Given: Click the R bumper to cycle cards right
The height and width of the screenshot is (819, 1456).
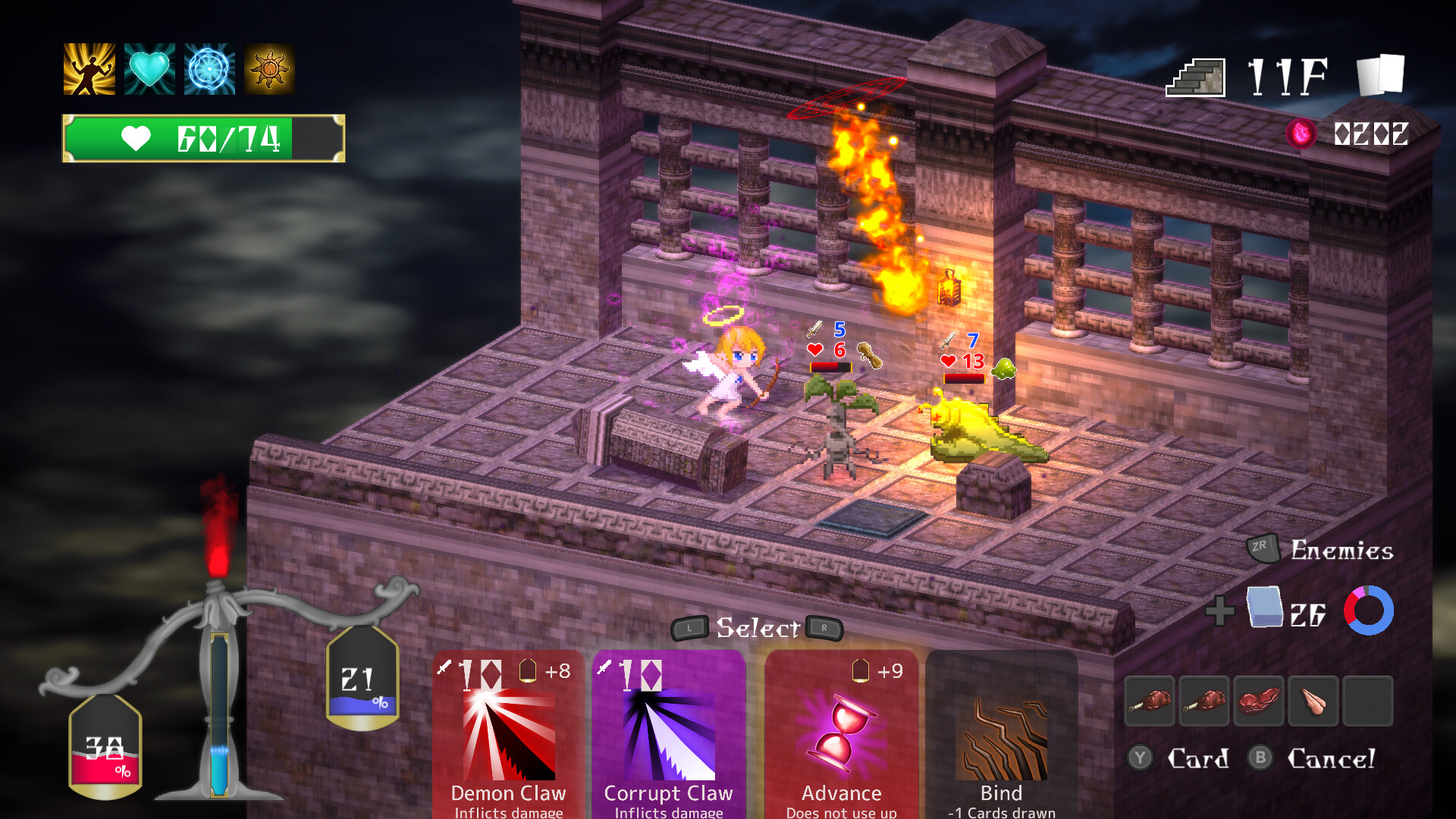Looking at the screenshot, I should [x=824, y=629].
